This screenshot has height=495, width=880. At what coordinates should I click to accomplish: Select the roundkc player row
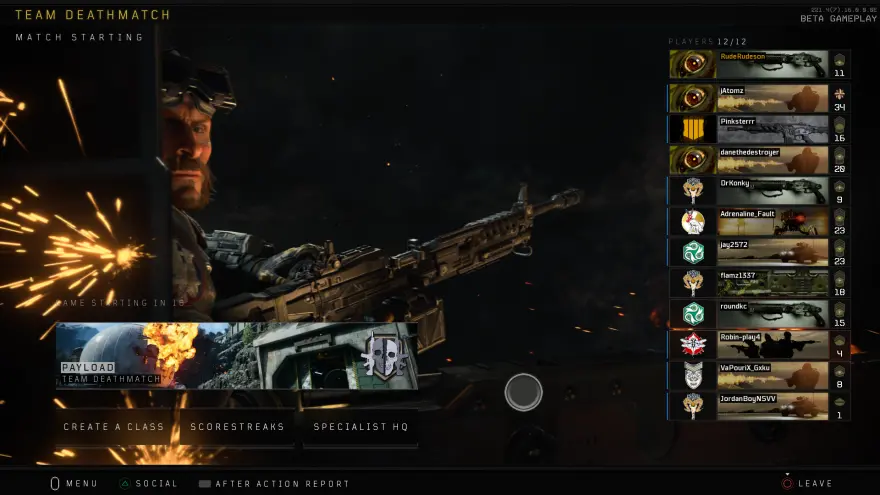[759, 314]
